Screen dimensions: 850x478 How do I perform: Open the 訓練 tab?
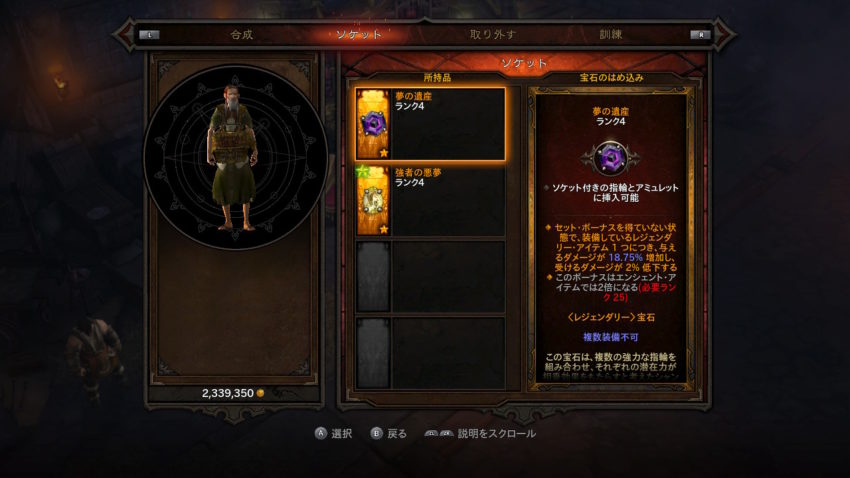[610, 34]
